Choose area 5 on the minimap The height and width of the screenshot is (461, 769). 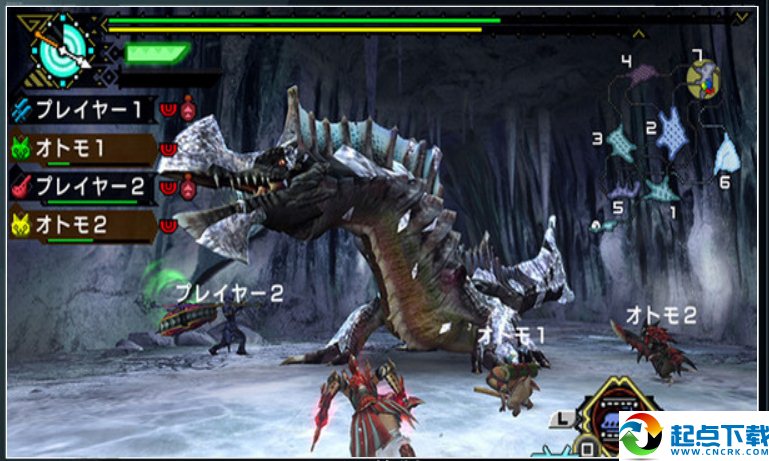tap(623, 188)
